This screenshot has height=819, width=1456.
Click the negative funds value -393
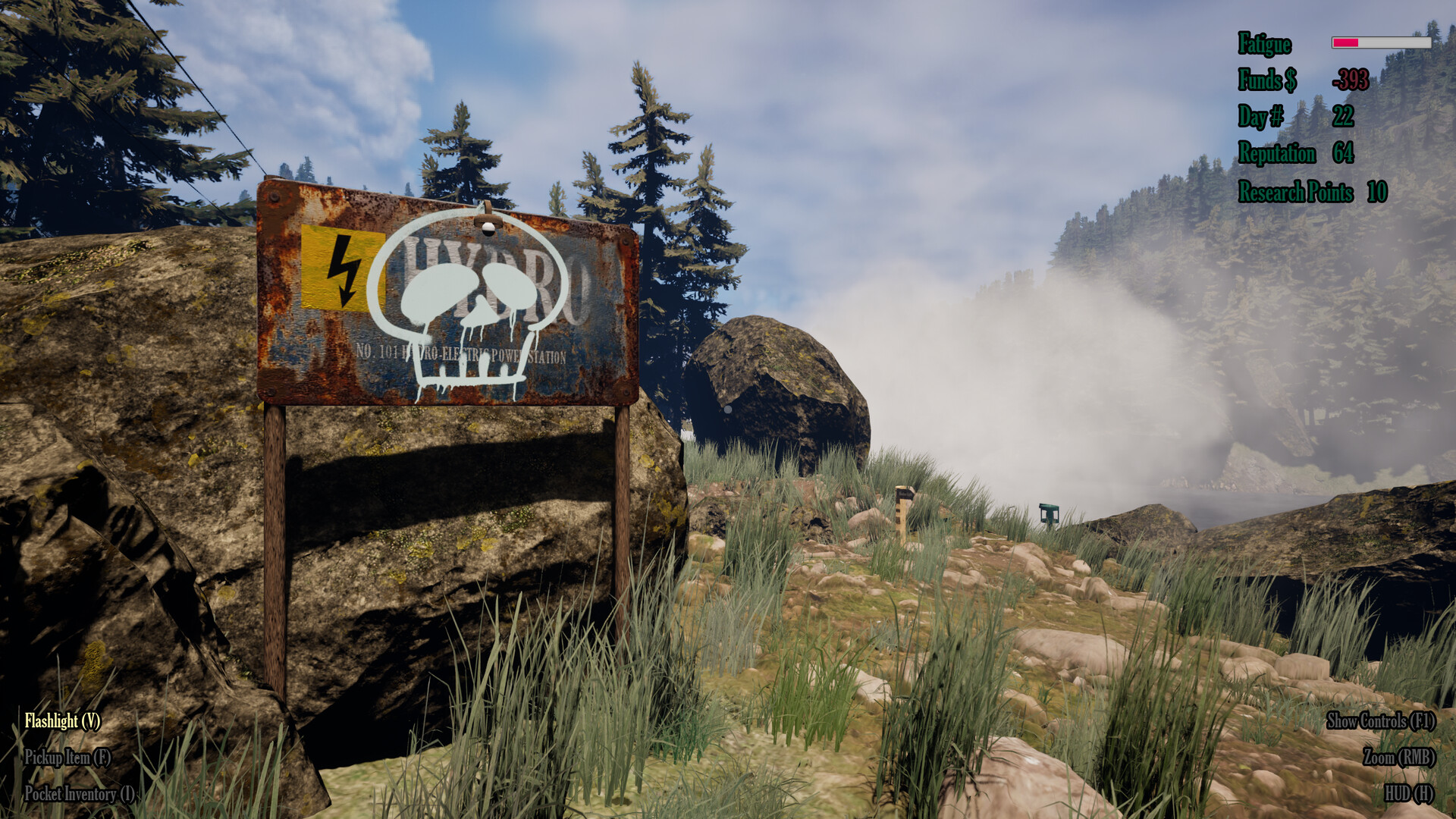coord(1349,79)
